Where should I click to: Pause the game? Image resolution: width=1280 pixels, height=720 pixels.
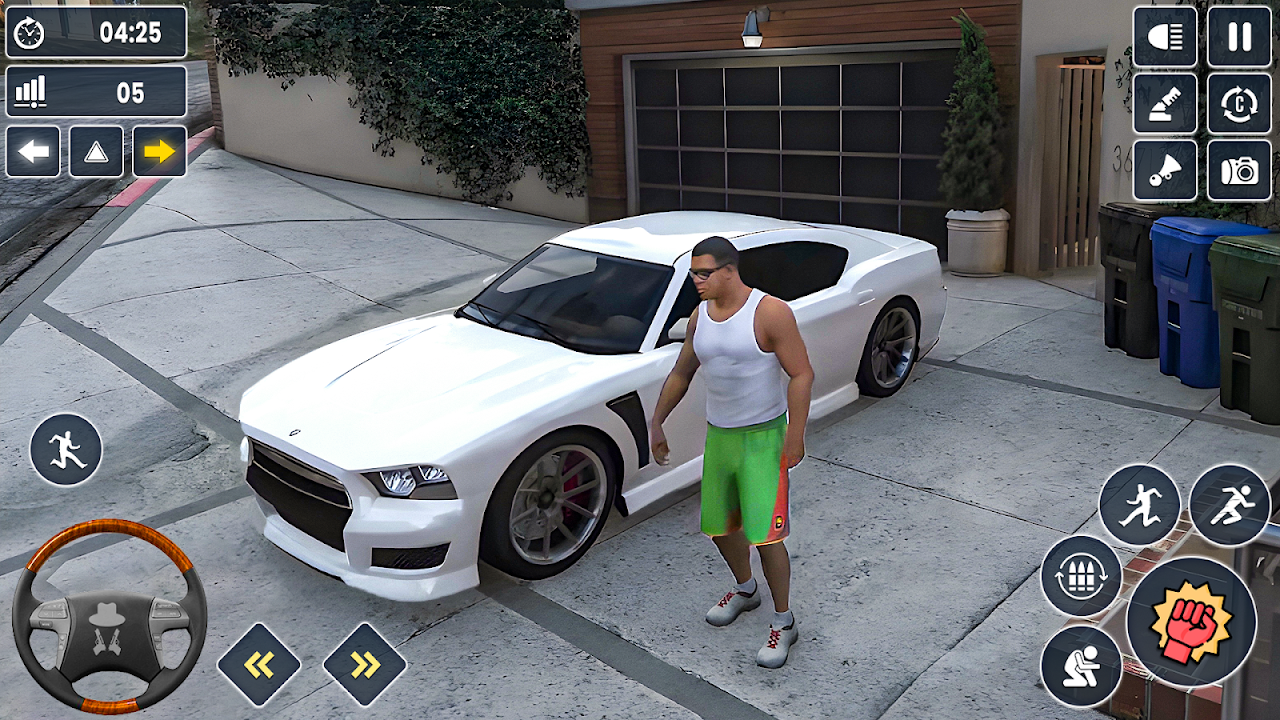[x=1239, y=37]
